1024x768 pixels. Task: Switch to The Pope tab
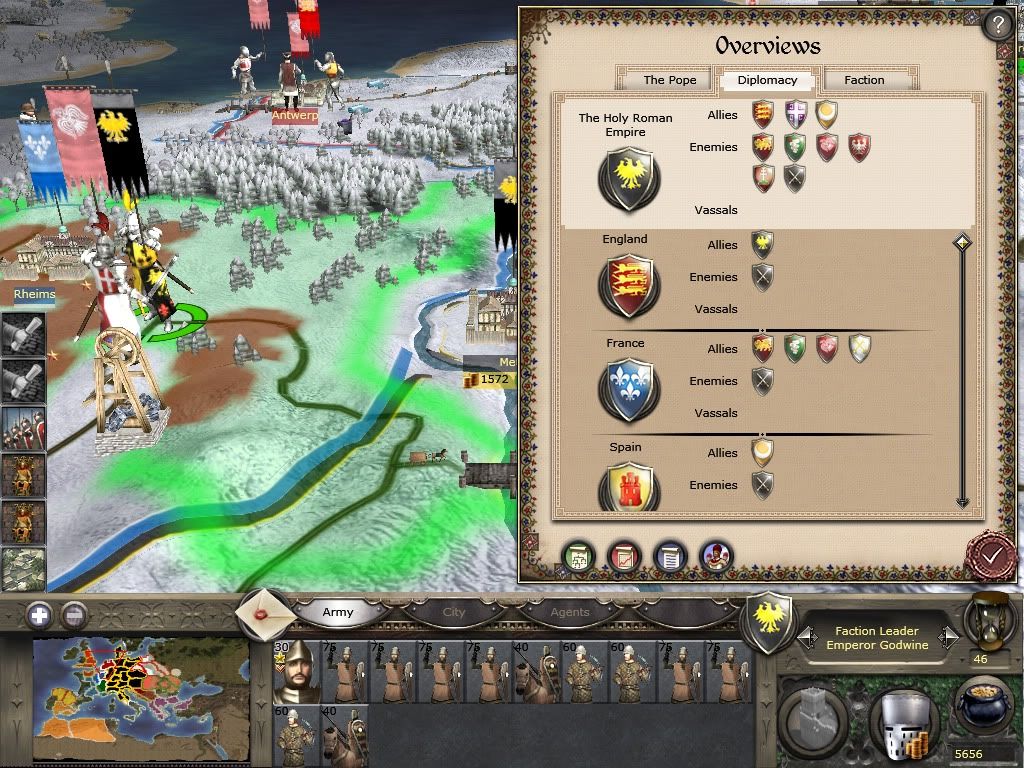669,80
